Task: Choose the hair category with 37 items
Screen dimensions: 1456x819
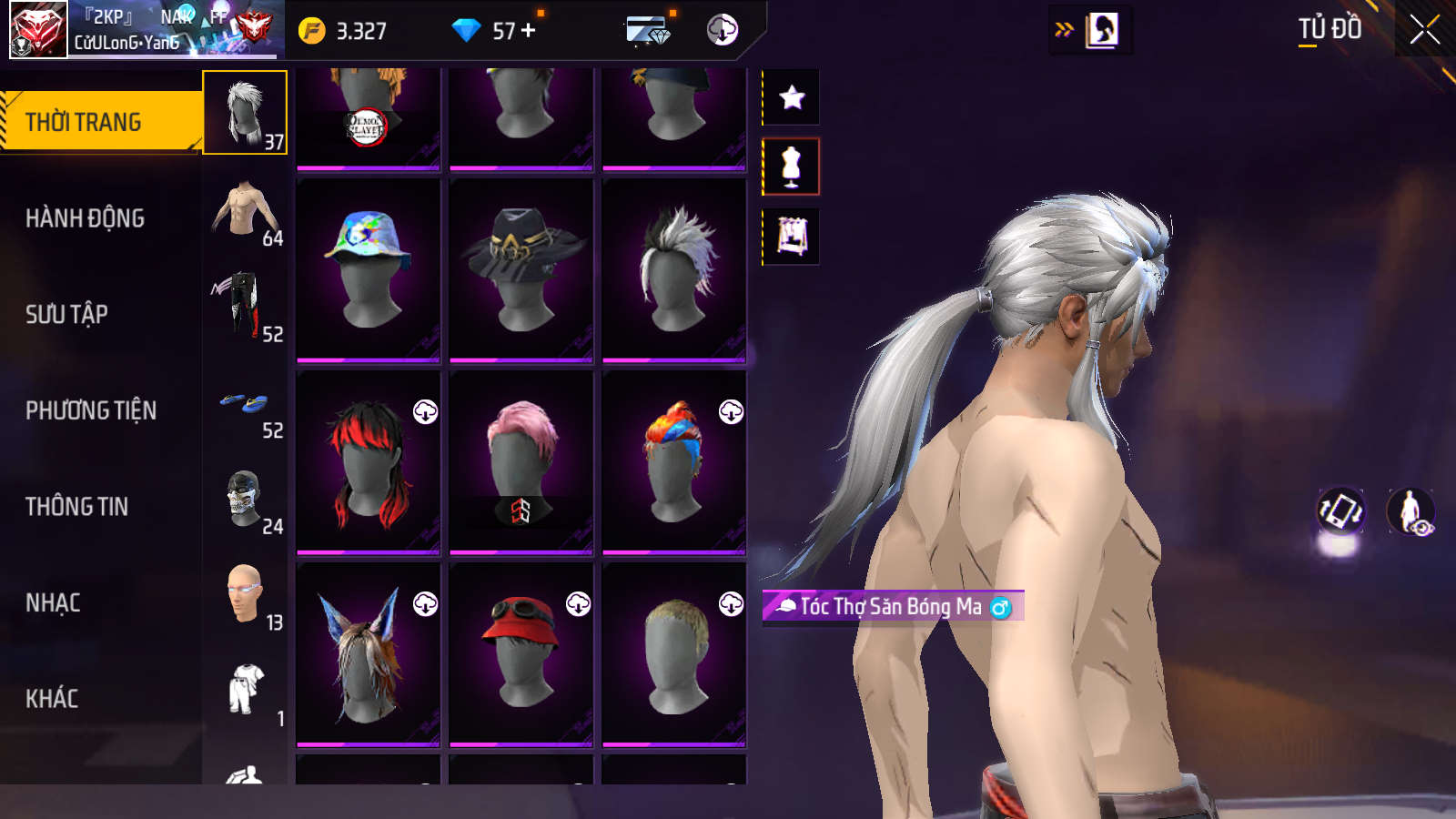Action: 245,113
